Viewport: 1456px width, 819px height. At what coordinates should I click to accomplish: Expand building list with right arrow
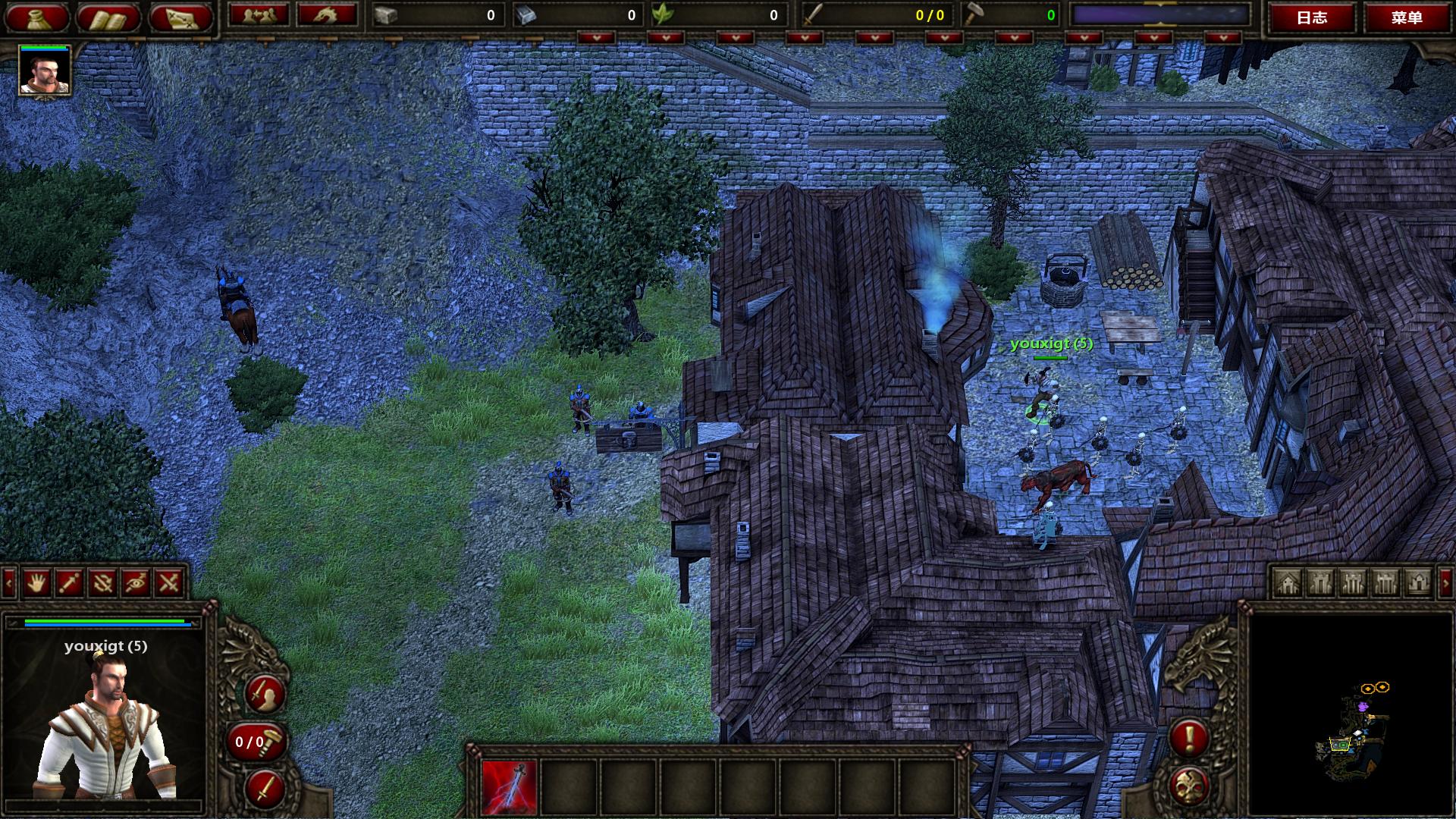[x=1445, y=582]
